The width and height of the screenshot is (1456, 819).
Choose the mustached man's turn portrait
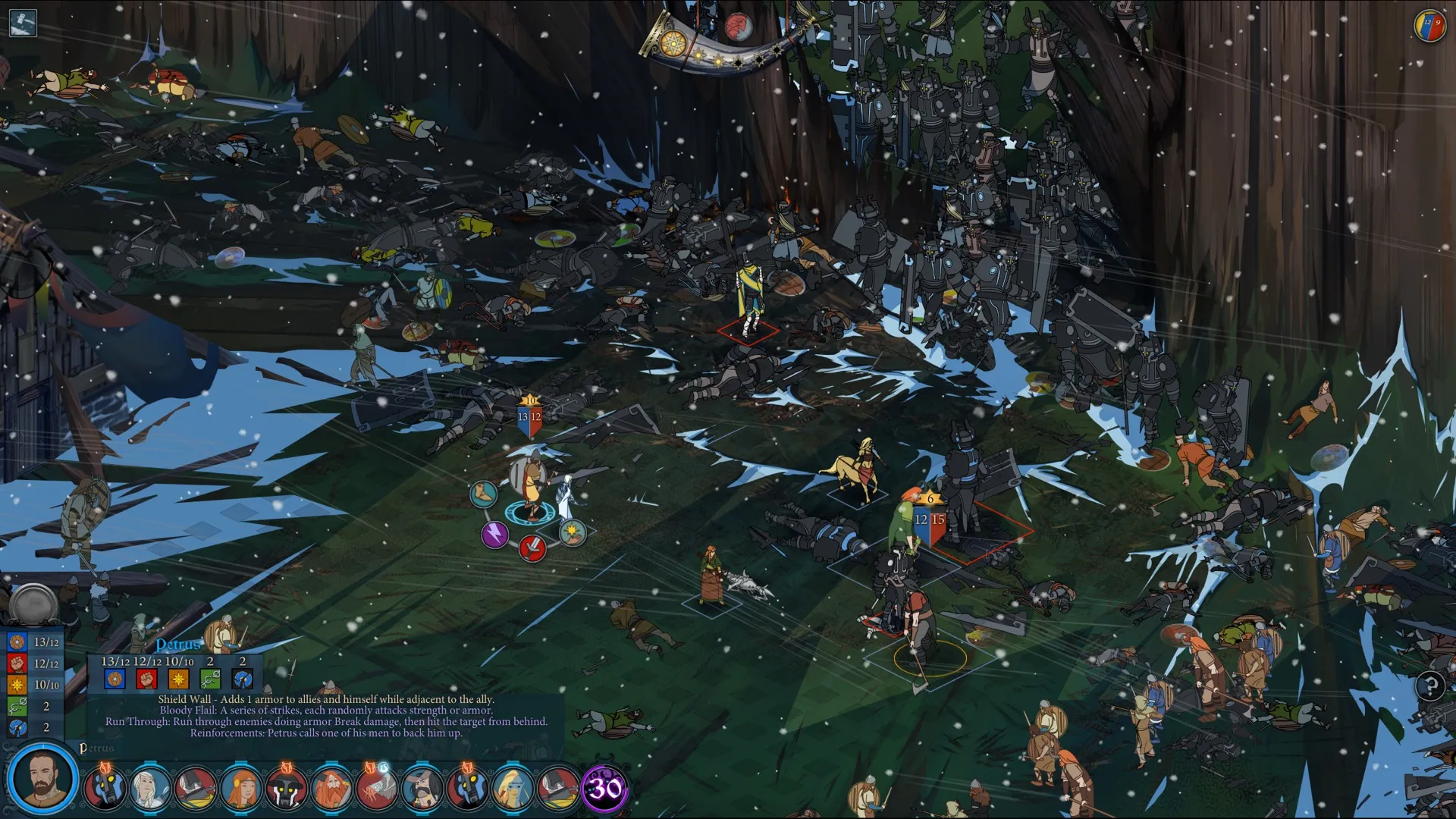click(x=422, y=789)
